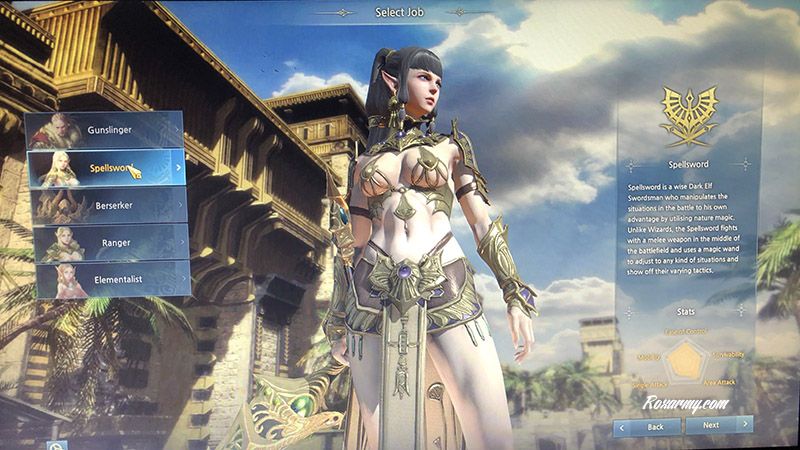The image size is (800, 450).
Task: Select the Ranger job
Action: point(108,242)
